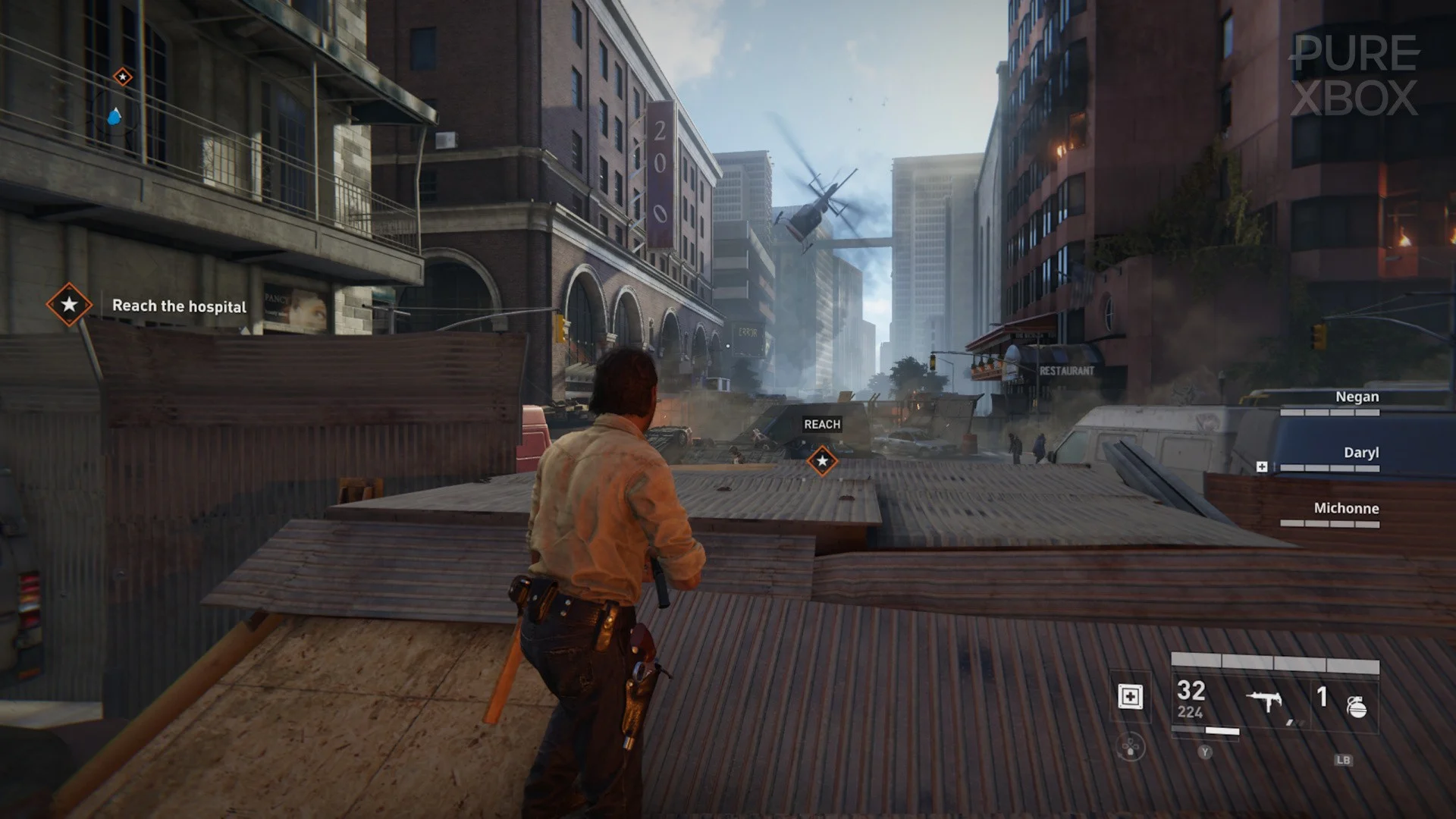
Task: Click the Pure Xbox watermark logo
Action: click(1354, 76)
